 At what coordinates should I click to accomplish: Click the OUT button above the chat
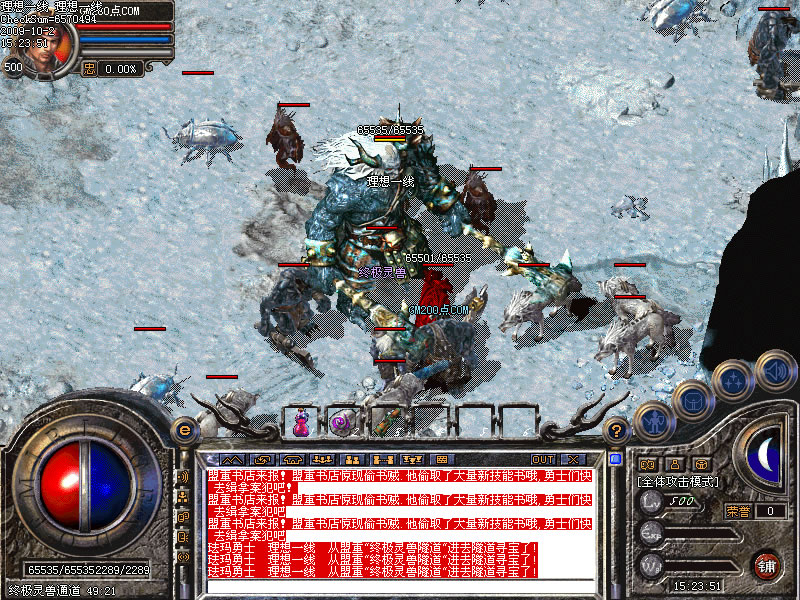point(542,460)
